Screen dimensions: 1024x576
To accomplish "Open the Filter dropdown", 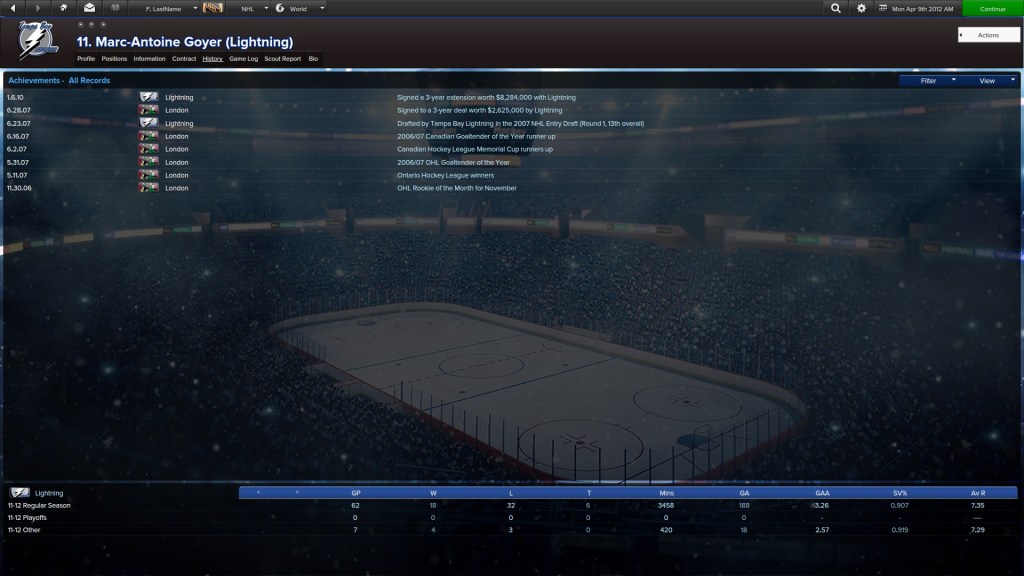I will [929, 81].
